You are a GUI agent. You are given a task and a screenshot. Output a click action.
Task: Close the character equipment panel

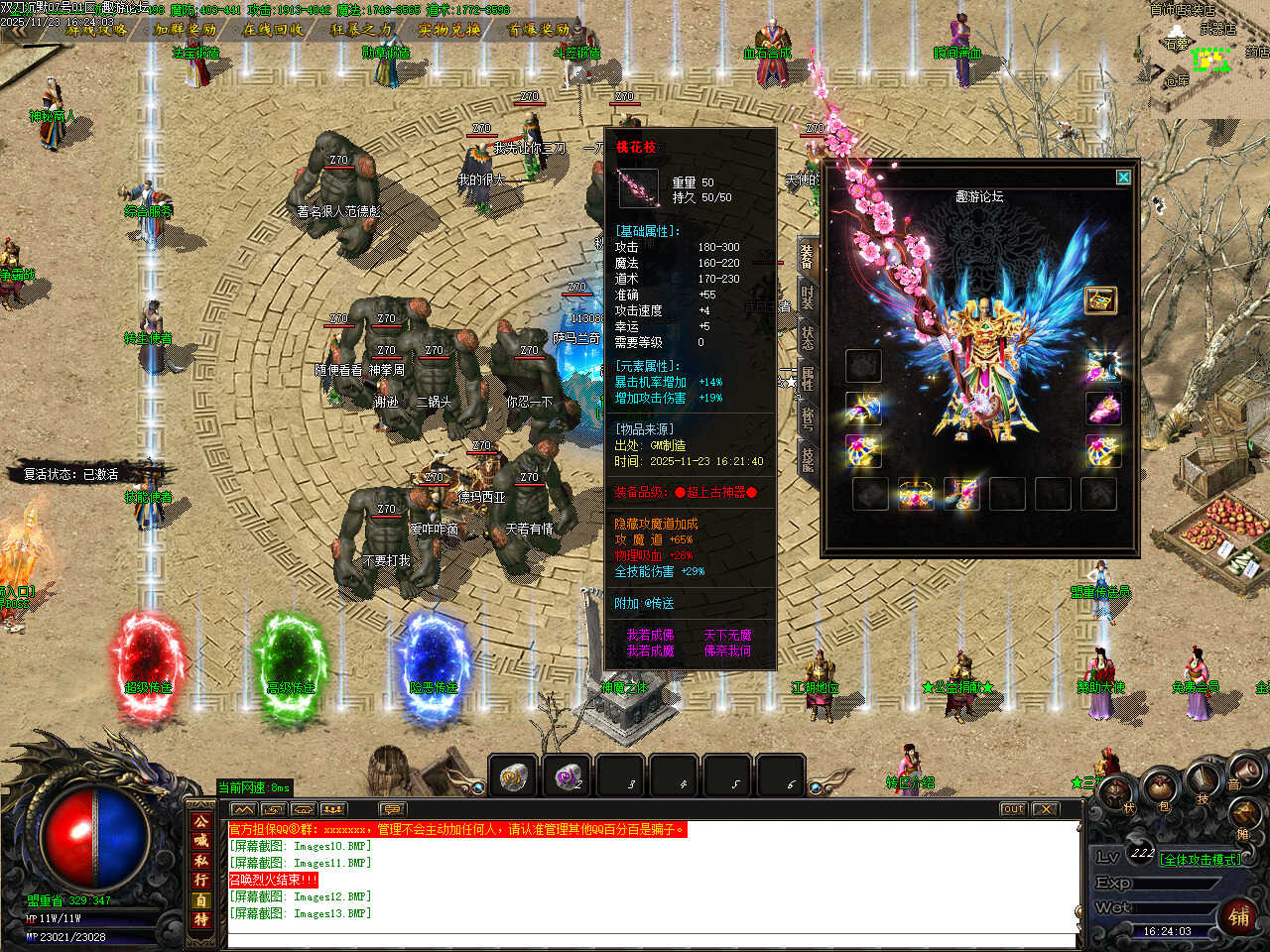coord(1123,178)
